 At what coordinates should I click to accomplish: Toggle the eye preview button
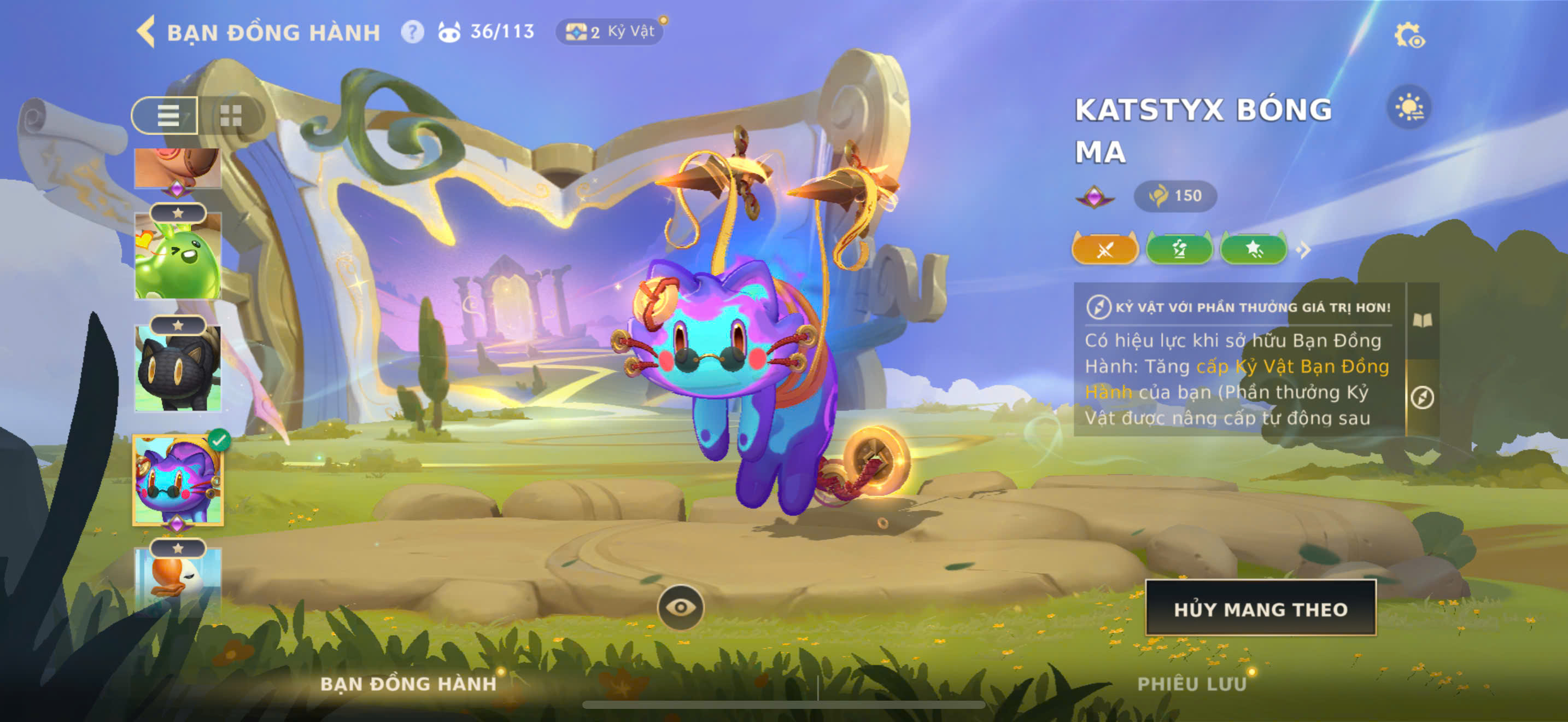(x=681, y=607)
